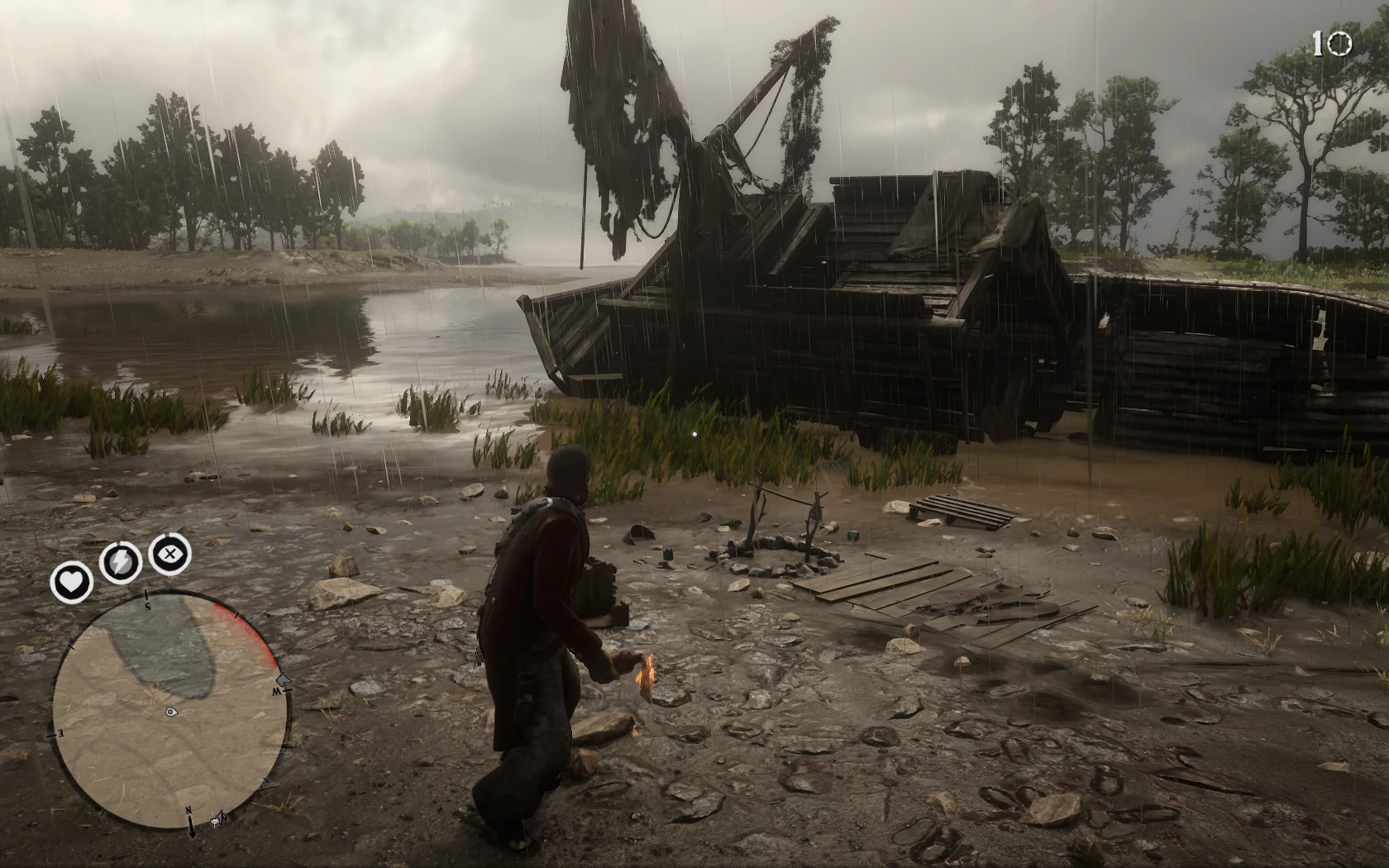Click the 10 ammo counter
The width and height of the screenshot is (1389, 868).
pos(1318,43)
